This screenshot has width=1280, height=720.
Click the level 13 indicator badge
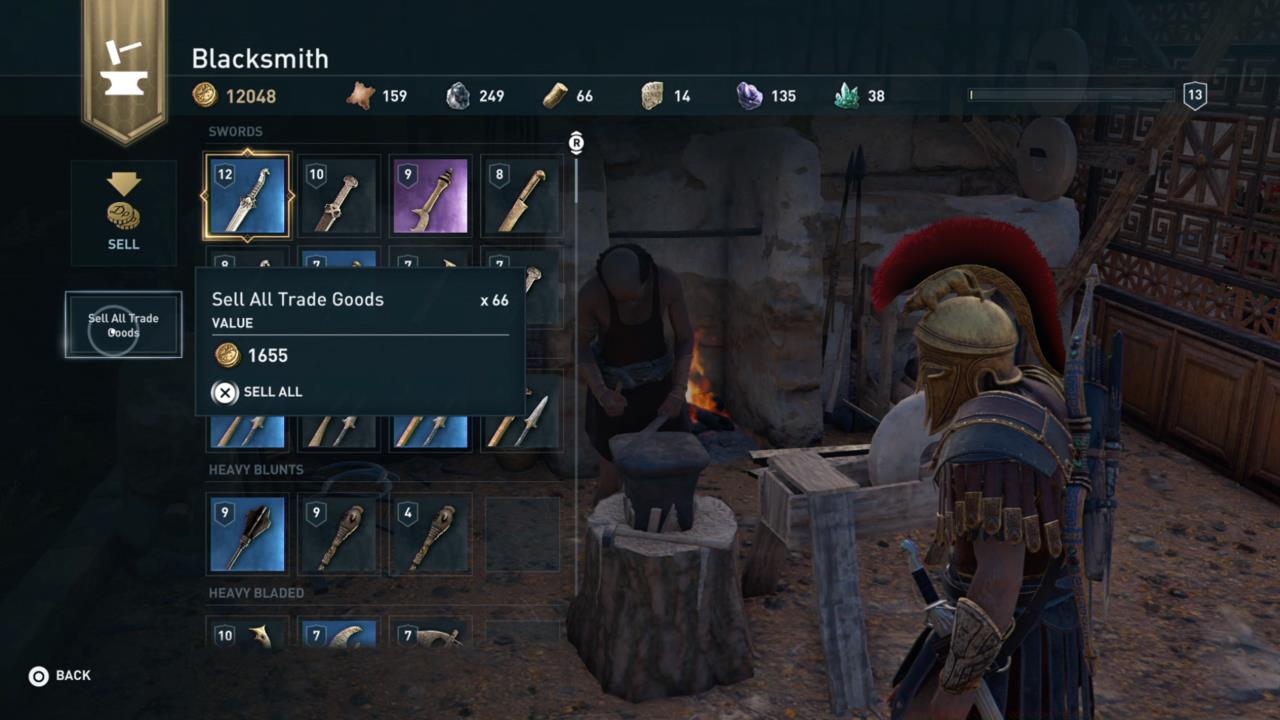point(1195,95)
